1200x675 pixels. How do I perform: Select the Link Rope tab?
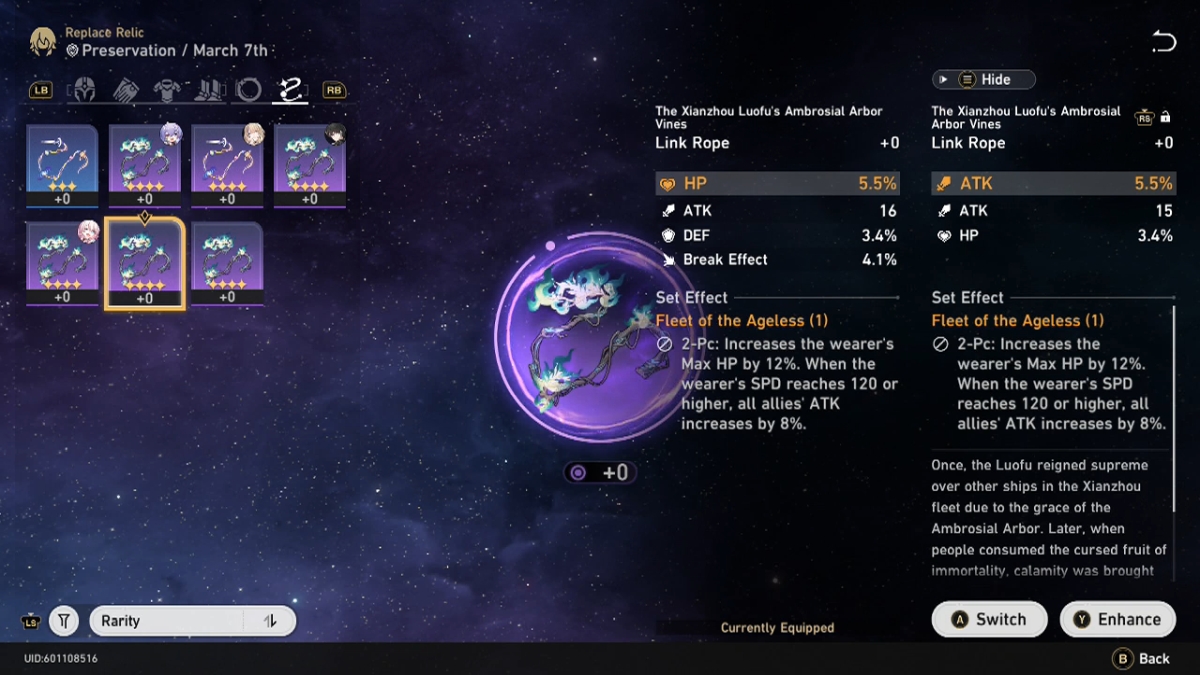point(291,91)
